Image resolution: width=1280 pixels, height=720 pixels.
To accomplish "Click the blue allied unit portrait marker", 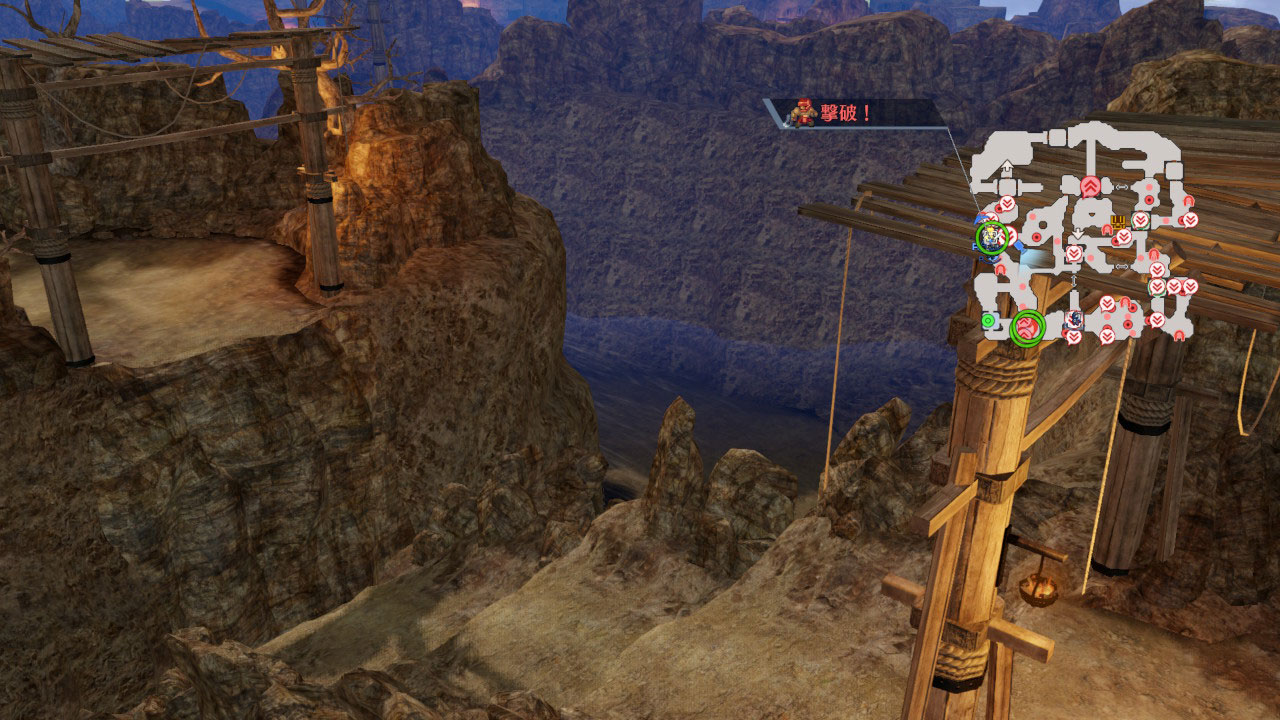I will (x=1073, y=320).
